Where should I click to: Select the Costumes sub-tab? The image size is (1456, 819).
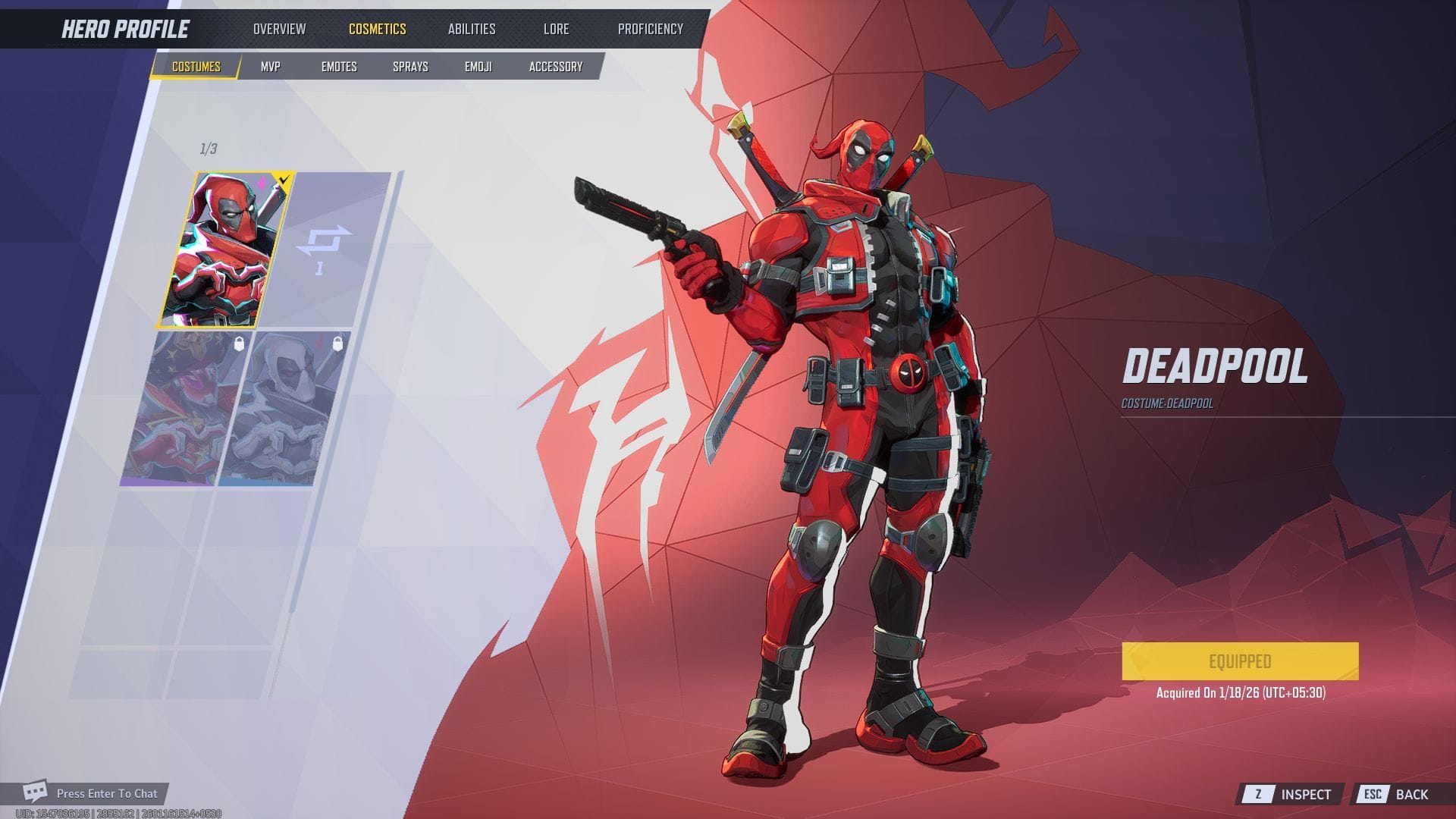click(196, 67)
